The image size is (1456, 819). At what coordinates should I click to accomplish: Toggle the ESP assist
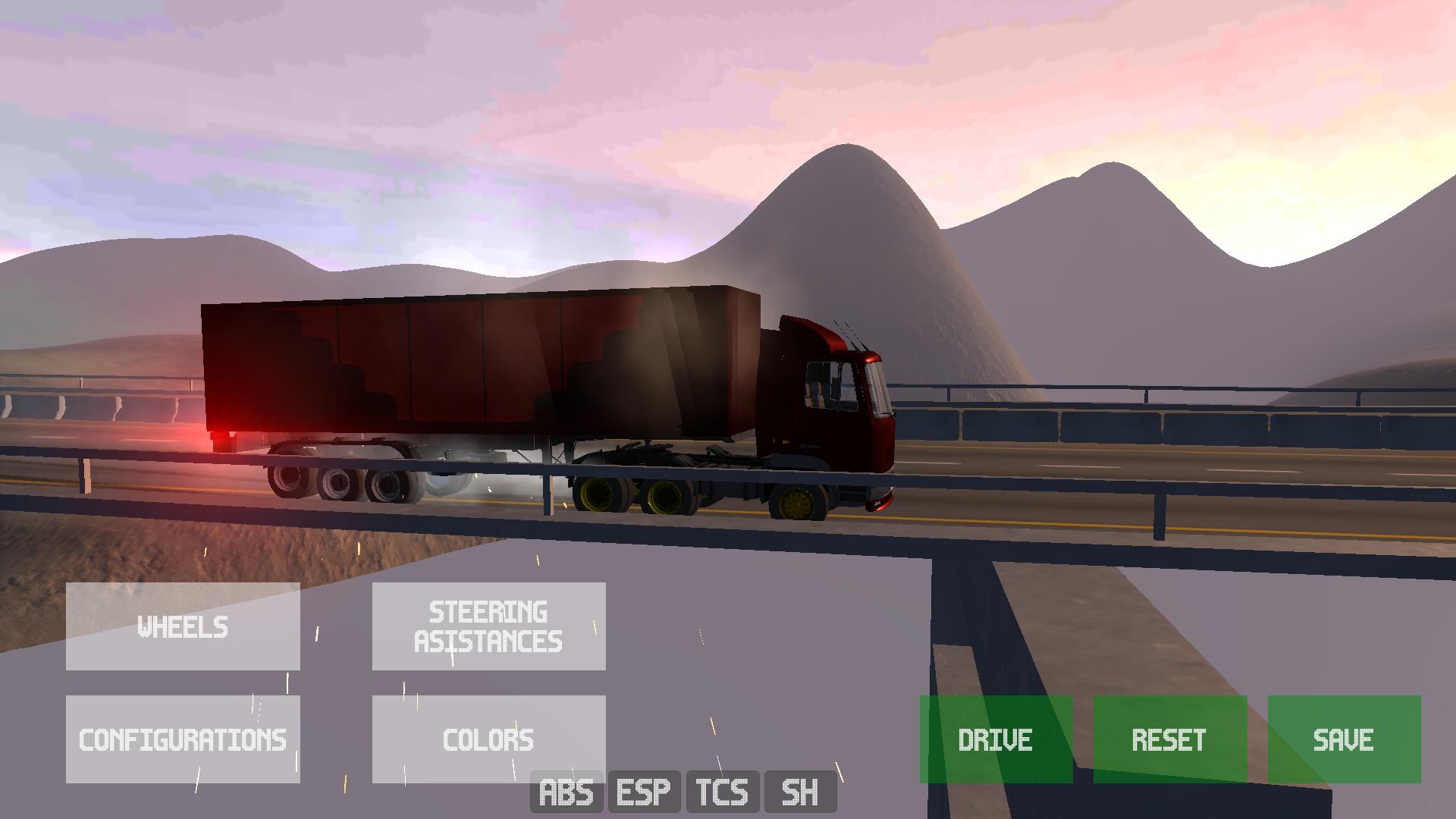coord(644,792)
